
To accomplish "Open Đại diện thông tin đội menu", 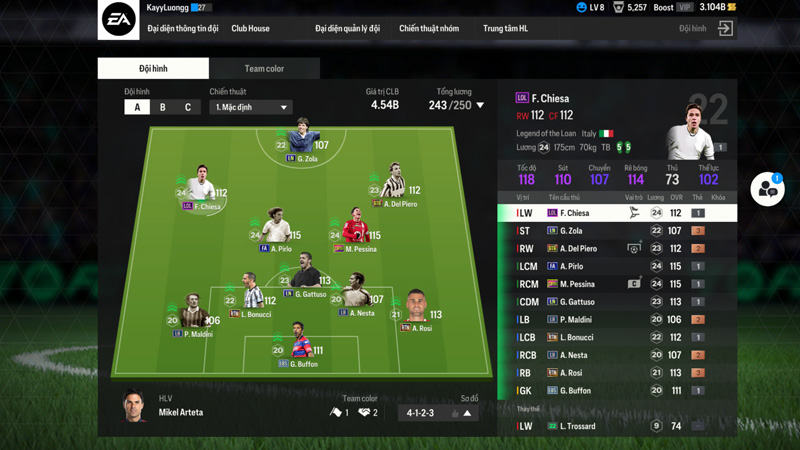I will tap(182, 29).
